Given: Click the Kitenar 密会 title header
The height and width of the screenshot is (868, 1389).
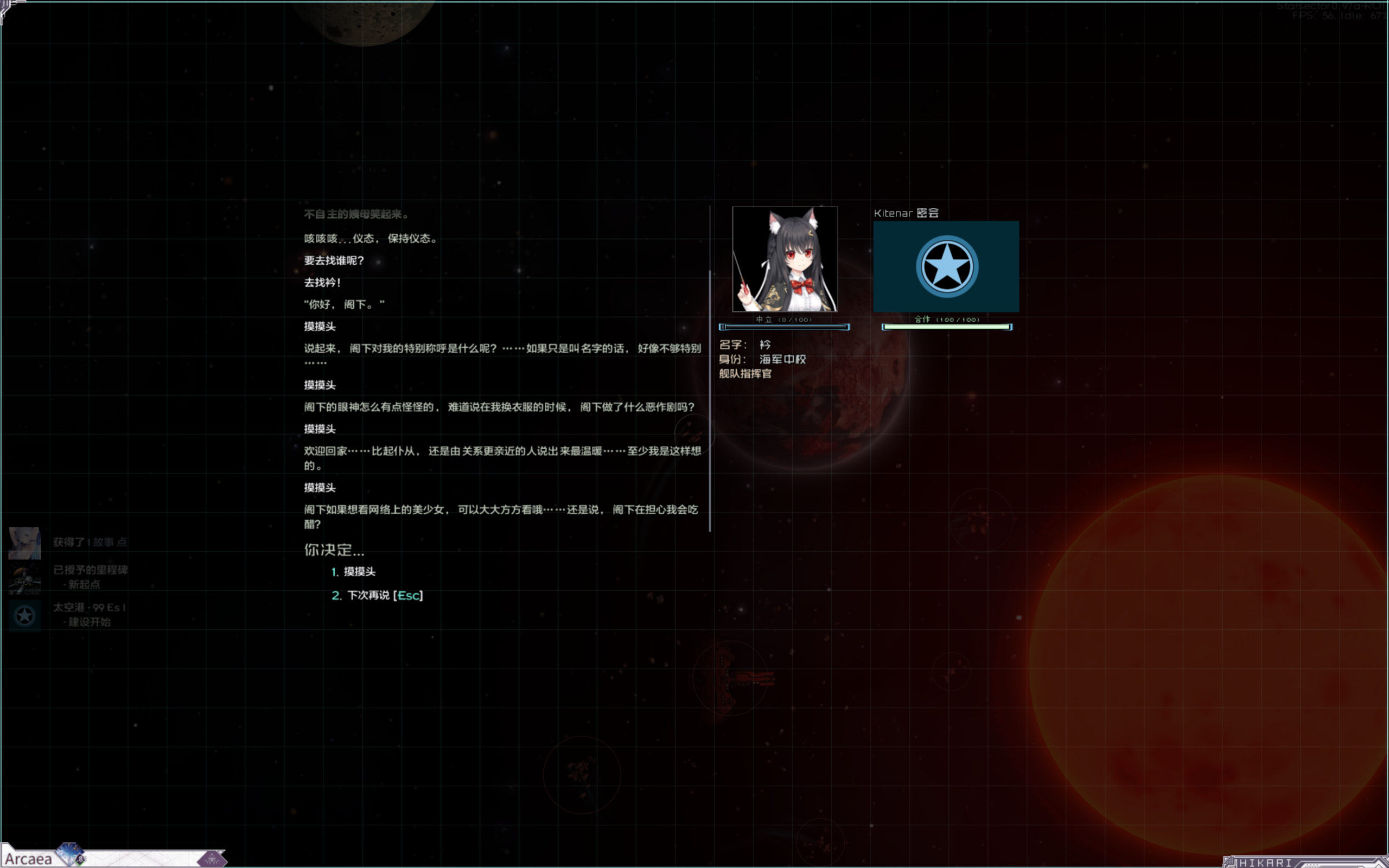Looking at the screenshot, I should point(907,213).
